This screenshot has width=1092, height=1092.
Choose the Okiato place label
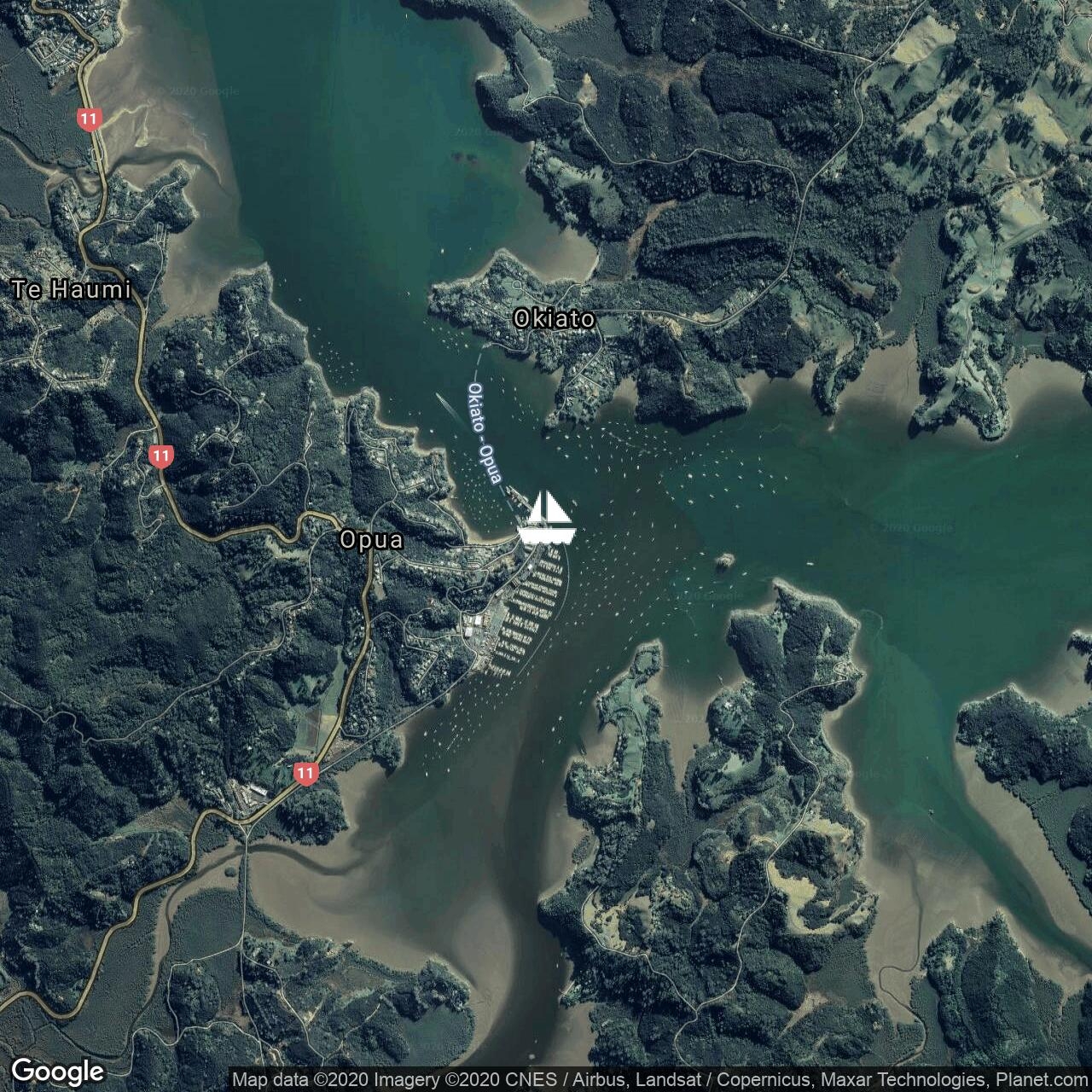554,319
